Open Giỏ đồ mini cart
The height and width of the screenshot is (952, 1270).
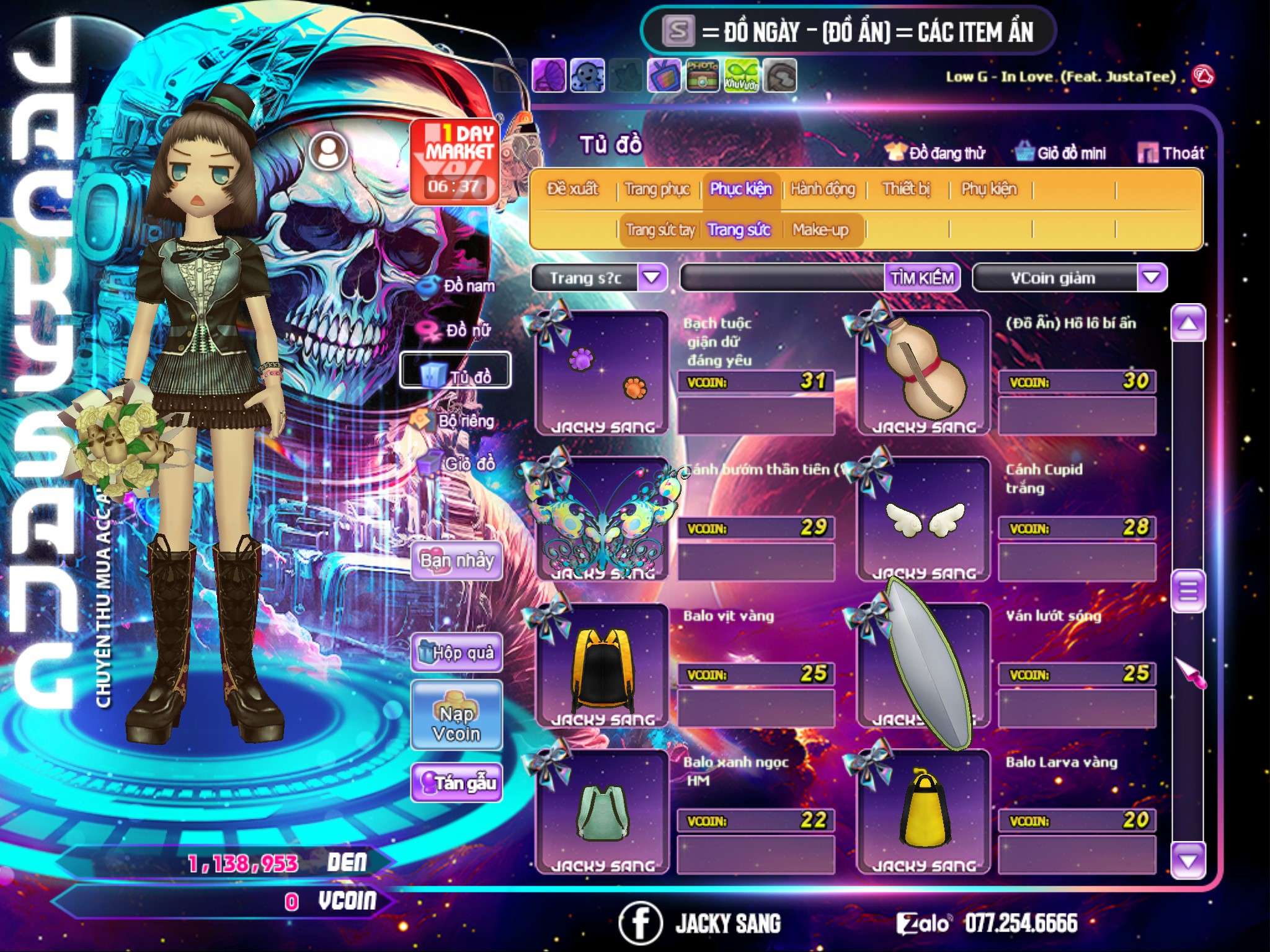(x=1060, y=153)
